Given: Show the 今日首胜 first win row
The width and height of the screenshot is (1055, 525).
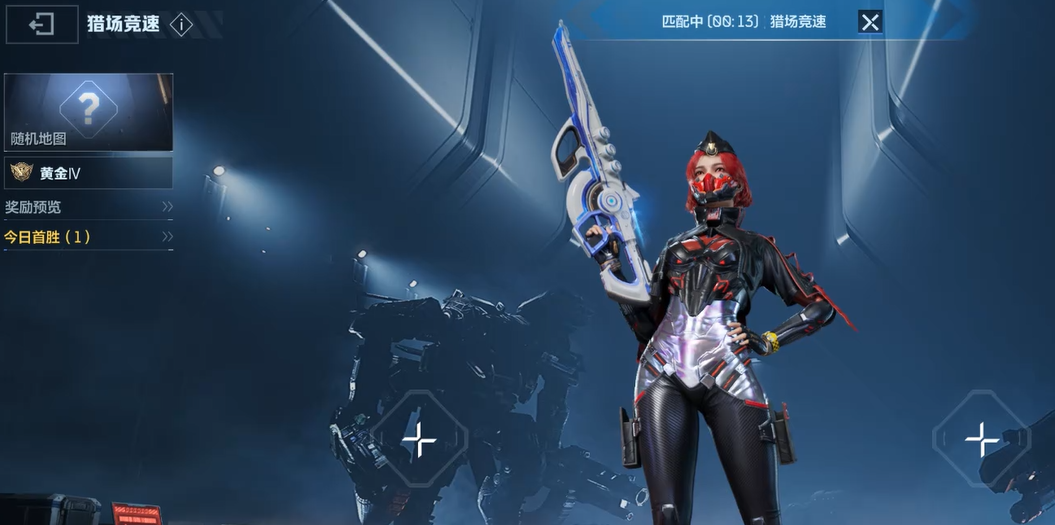Looking at the screenshot, I should pyautogui.click(x=89, y=237).
